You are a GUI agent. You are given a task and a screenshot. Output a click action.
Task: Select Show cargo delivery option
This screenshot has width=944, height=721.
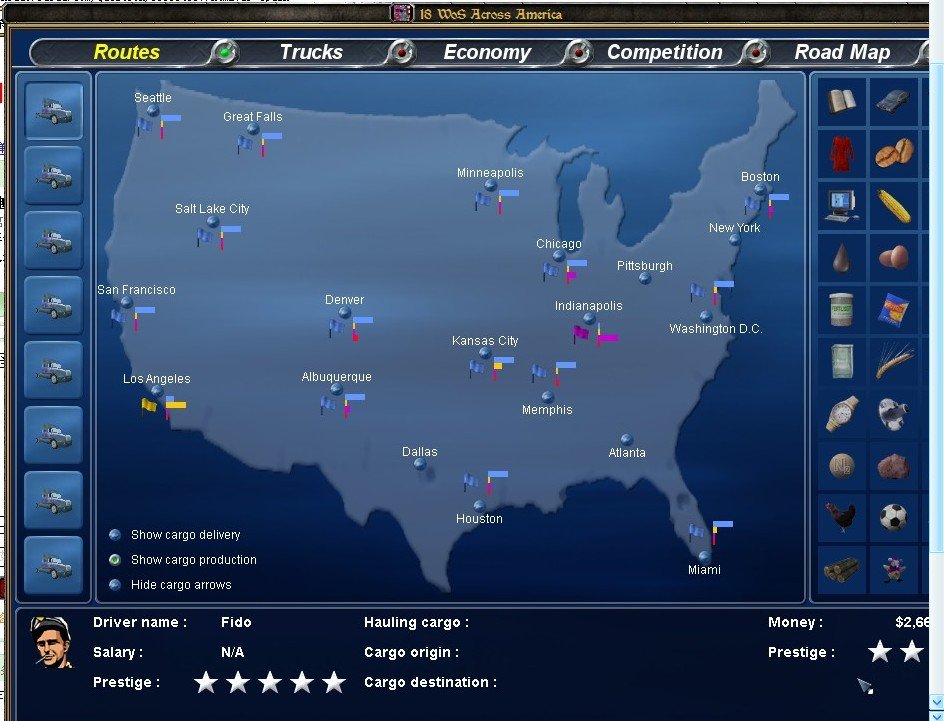pyautogui.click(x=115, y=535)
